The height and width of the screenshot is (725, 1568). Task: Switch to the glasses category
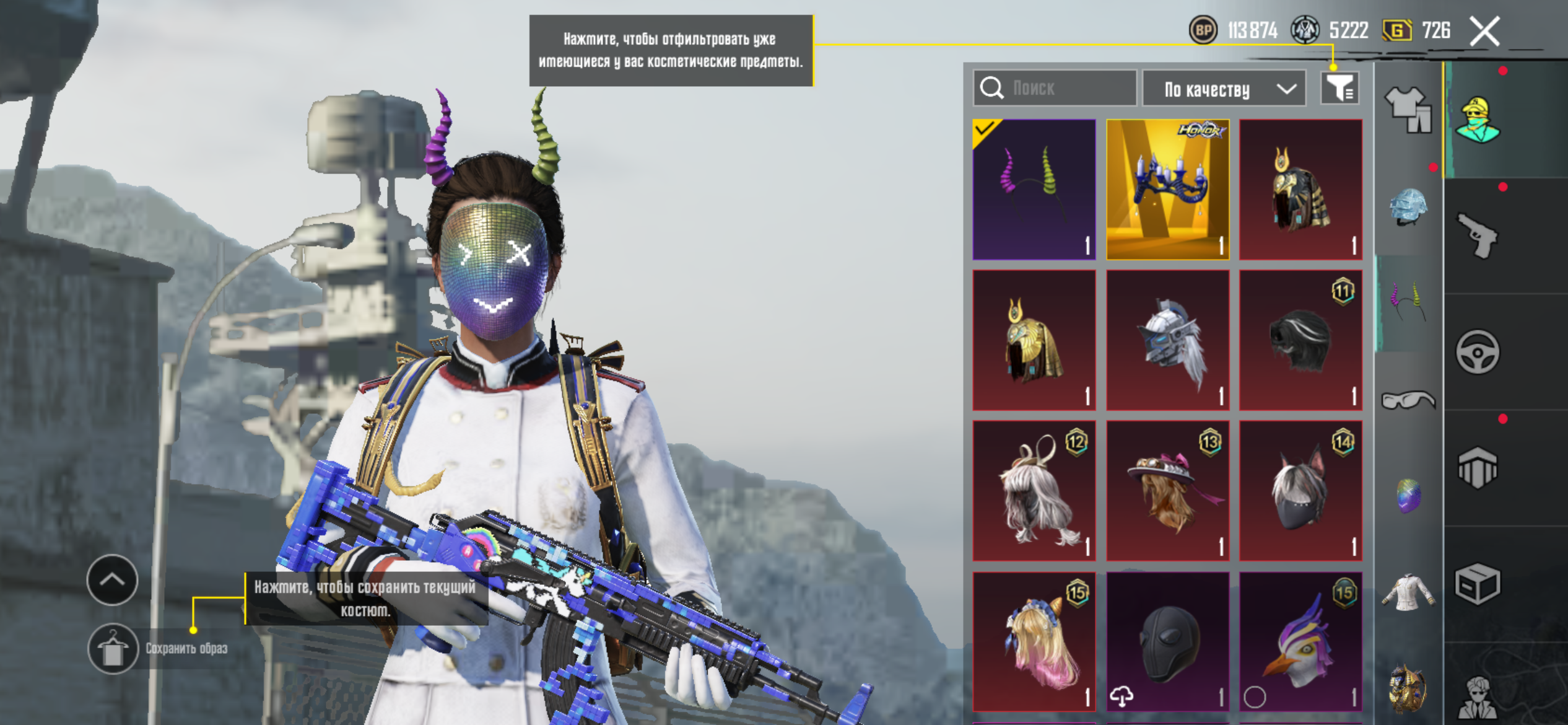pyautogui.click(x=1408, y=400)
